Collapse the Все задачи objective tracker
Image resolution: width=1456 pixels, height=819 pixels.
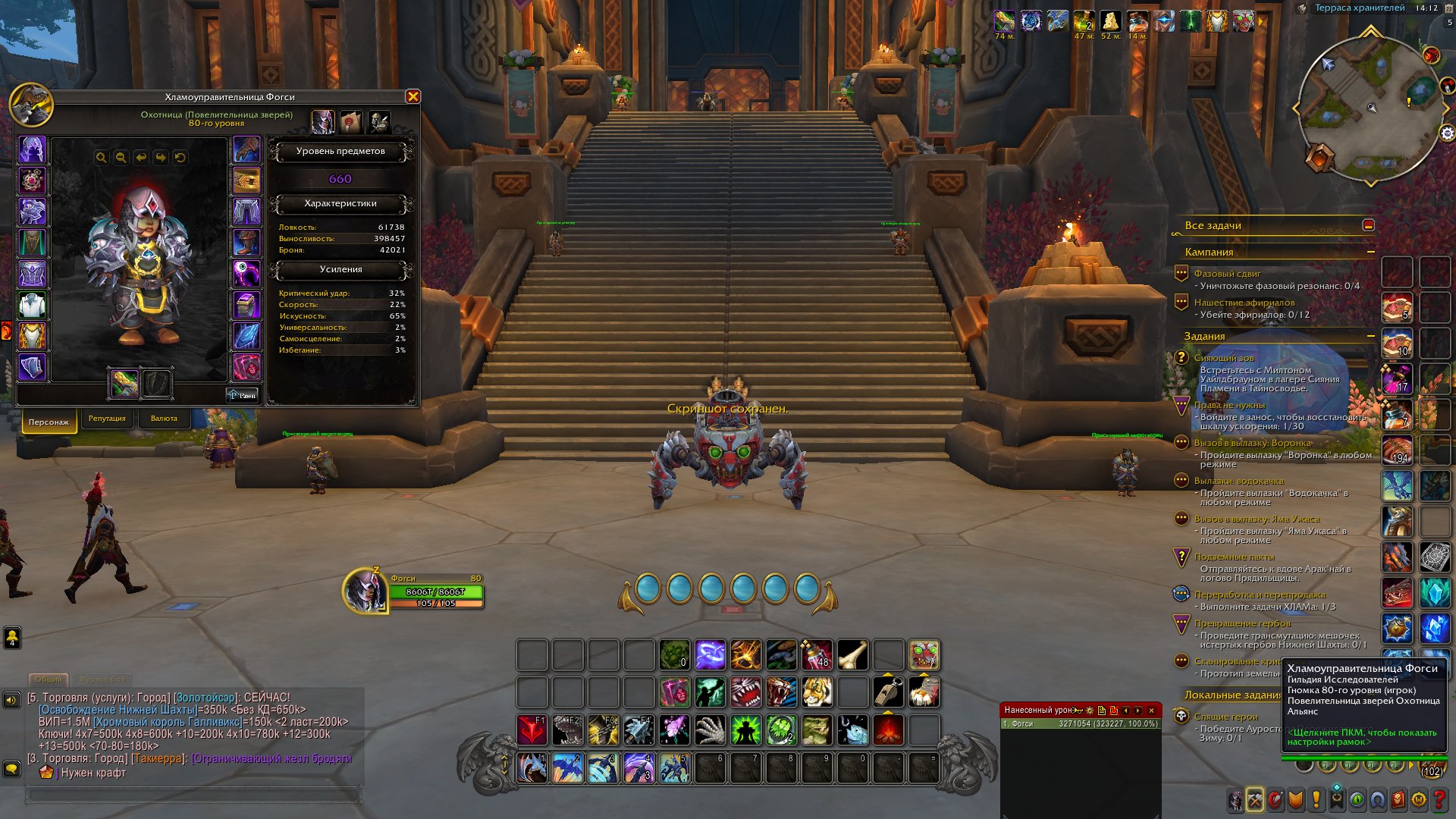tap(1370, 225)
